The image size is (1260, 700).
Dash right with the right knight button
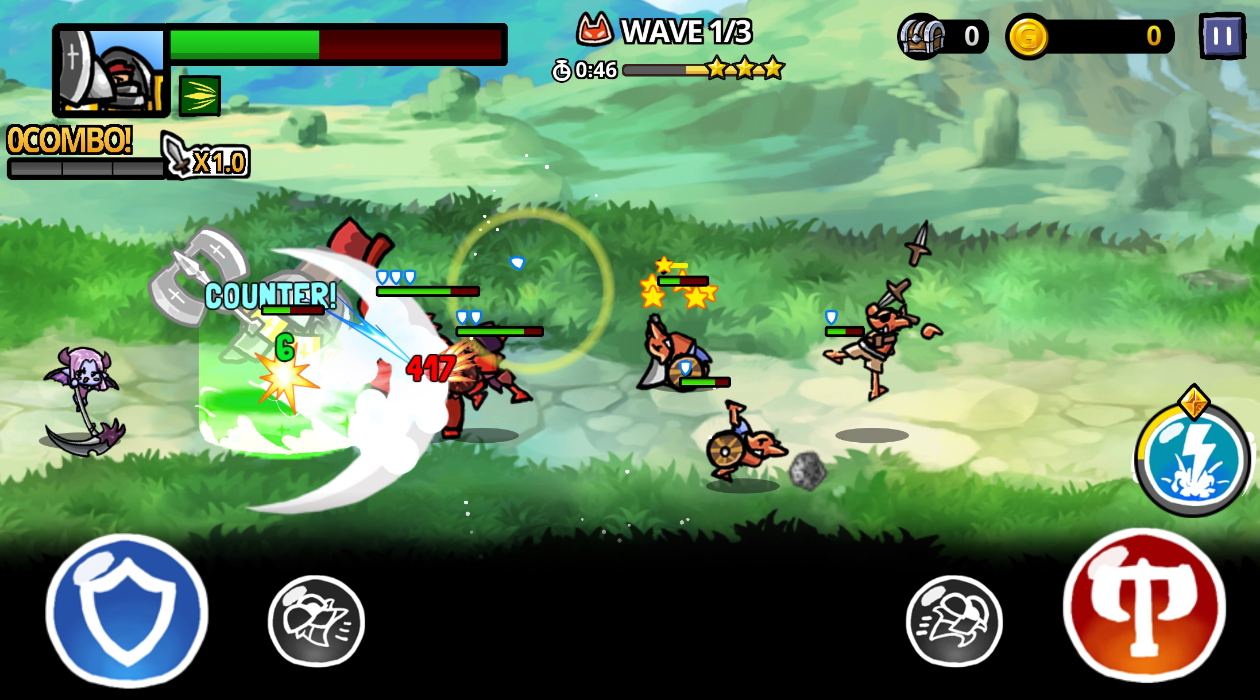coord(954,620)
